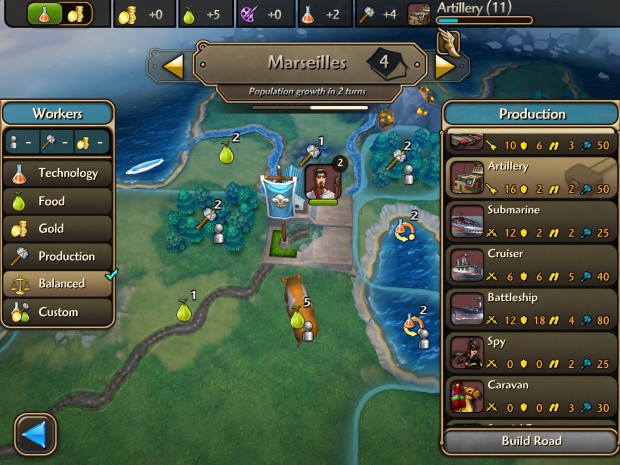620x465 pixels.
Task: Select Battleship in the production list
Action: (x=531, y=306)
